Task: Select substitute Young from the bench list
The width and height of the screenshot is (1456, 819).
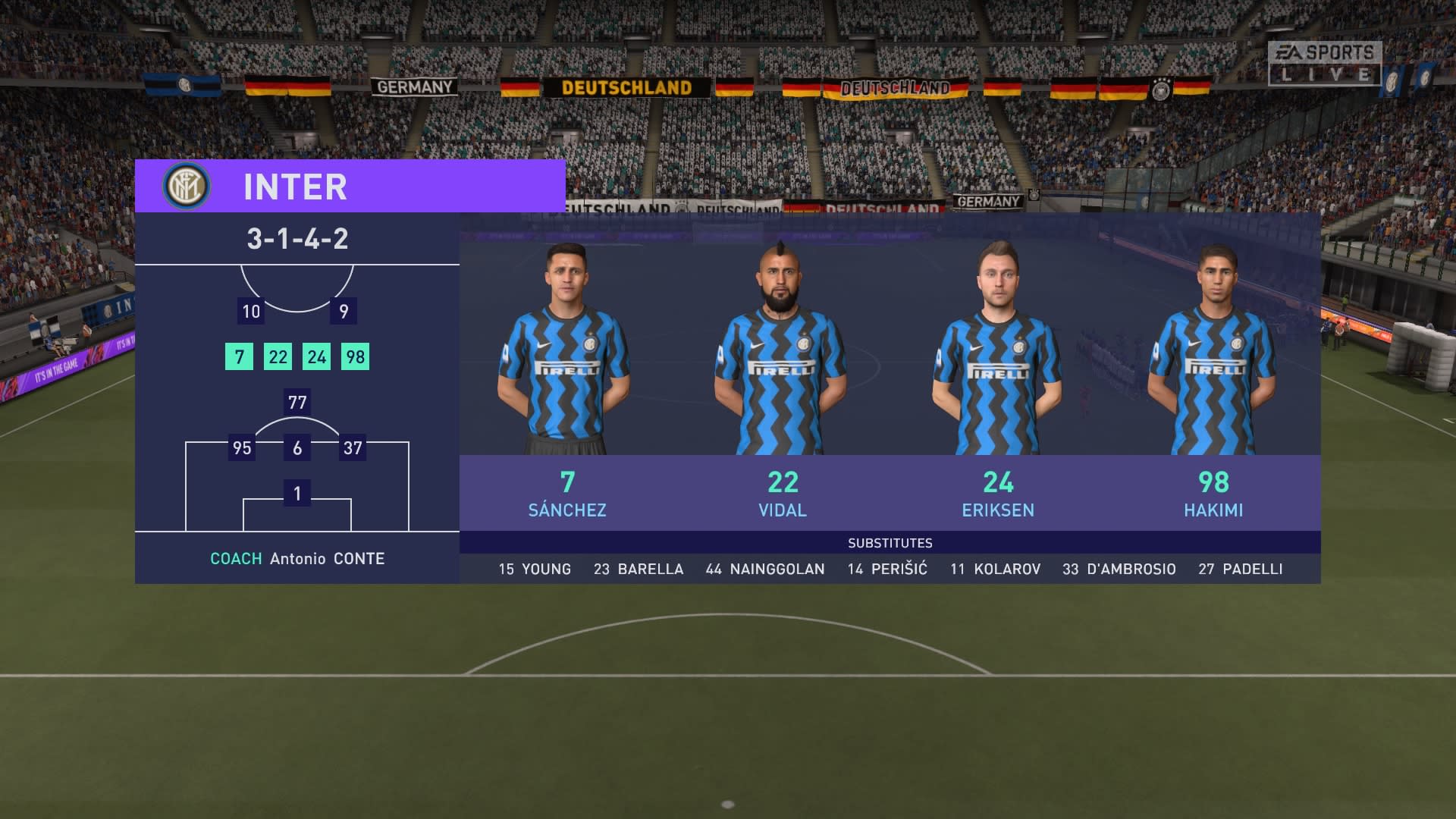Action: (535, 569)
